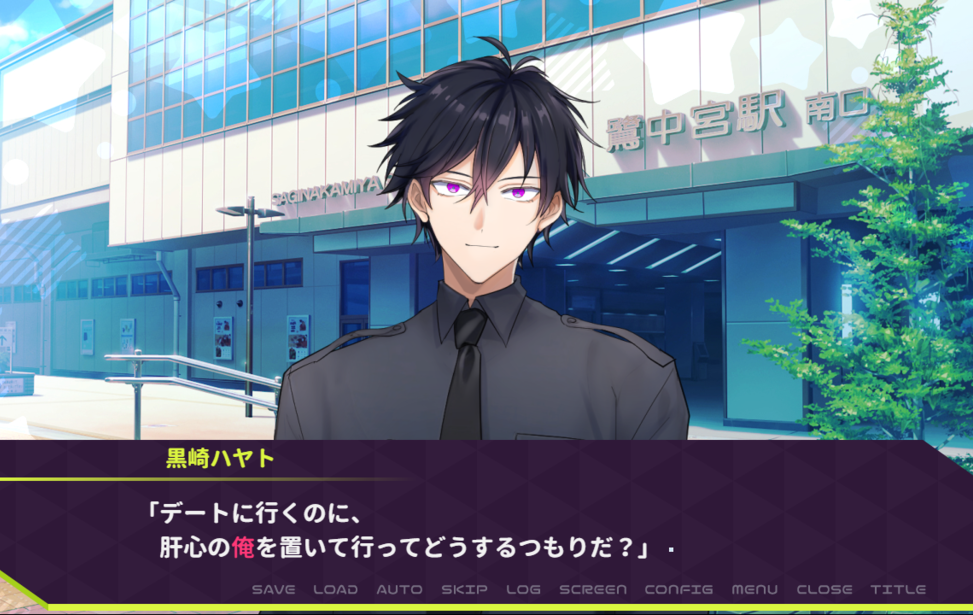The width and height of the screenshot is (973, 615).
Task: Toggle AUTO text advance
Action: pos(399,589)
